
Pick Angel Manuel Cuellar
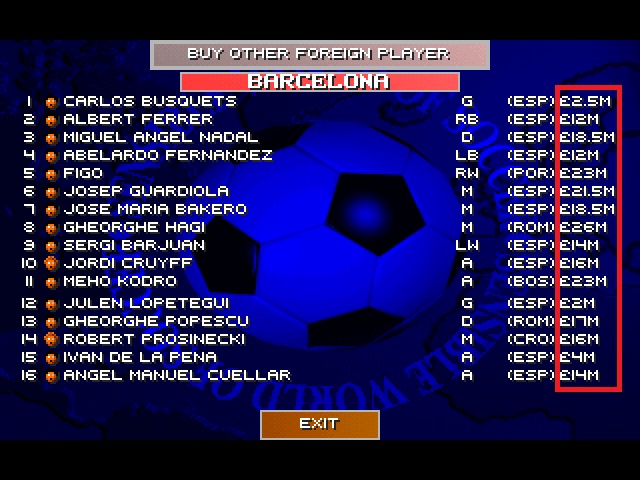(x=177, y=375)
